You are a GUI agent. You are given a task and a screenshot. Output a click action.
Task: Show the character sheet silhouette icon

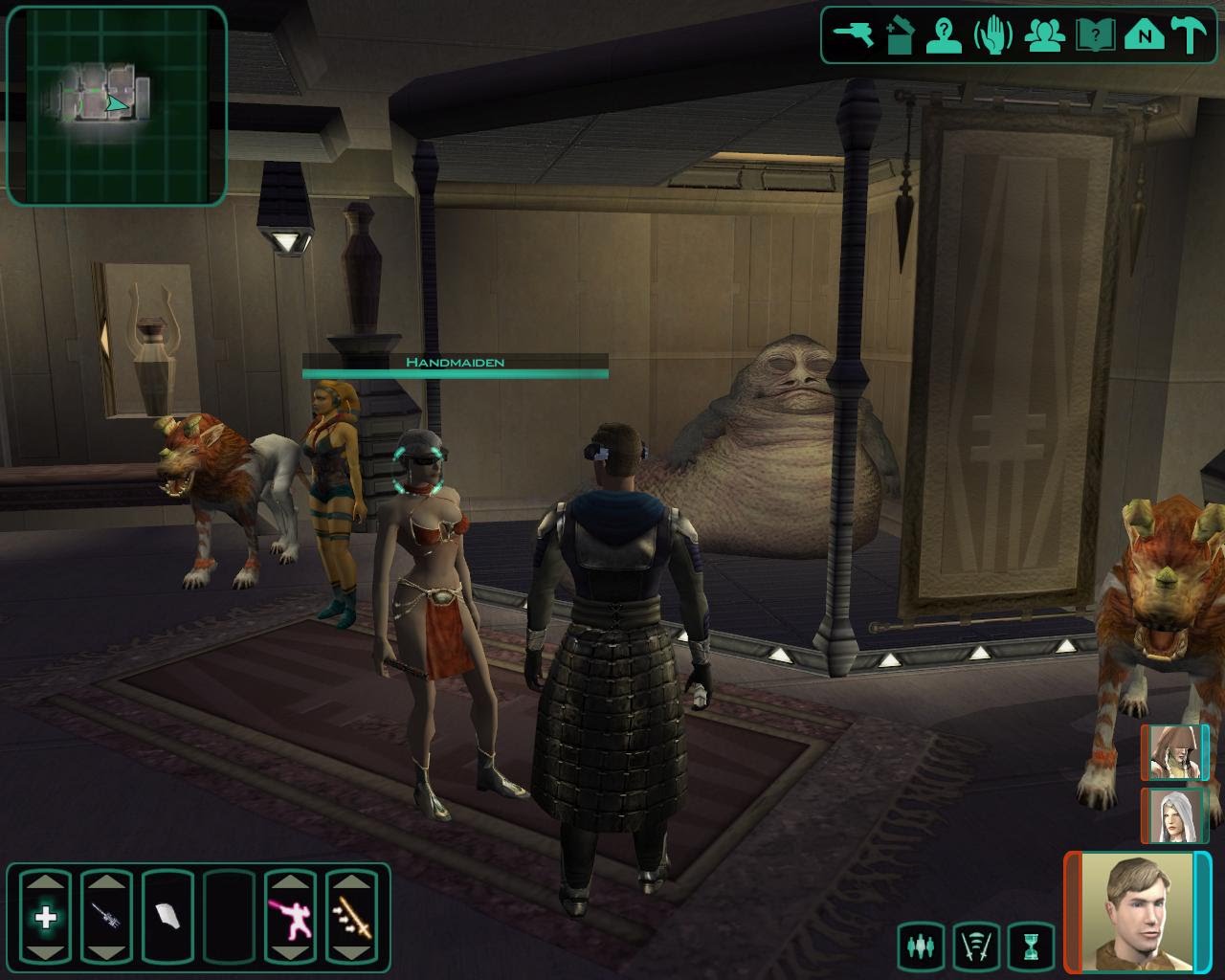coord(945,36)
